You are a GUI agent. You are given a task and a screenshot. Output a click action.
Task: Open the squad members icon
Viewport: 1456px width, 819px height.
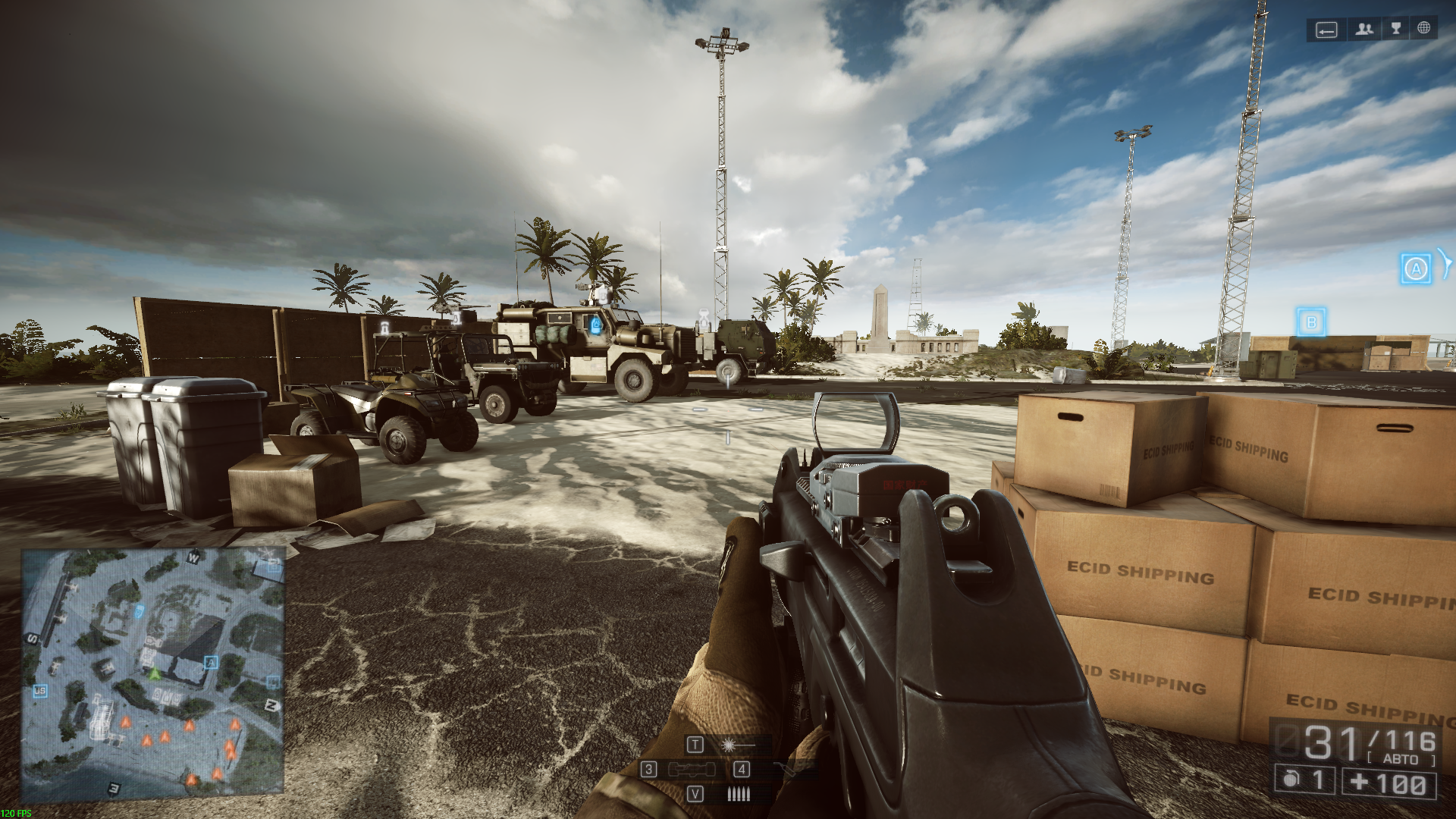pyautogui.click(x=1364, y=29)
